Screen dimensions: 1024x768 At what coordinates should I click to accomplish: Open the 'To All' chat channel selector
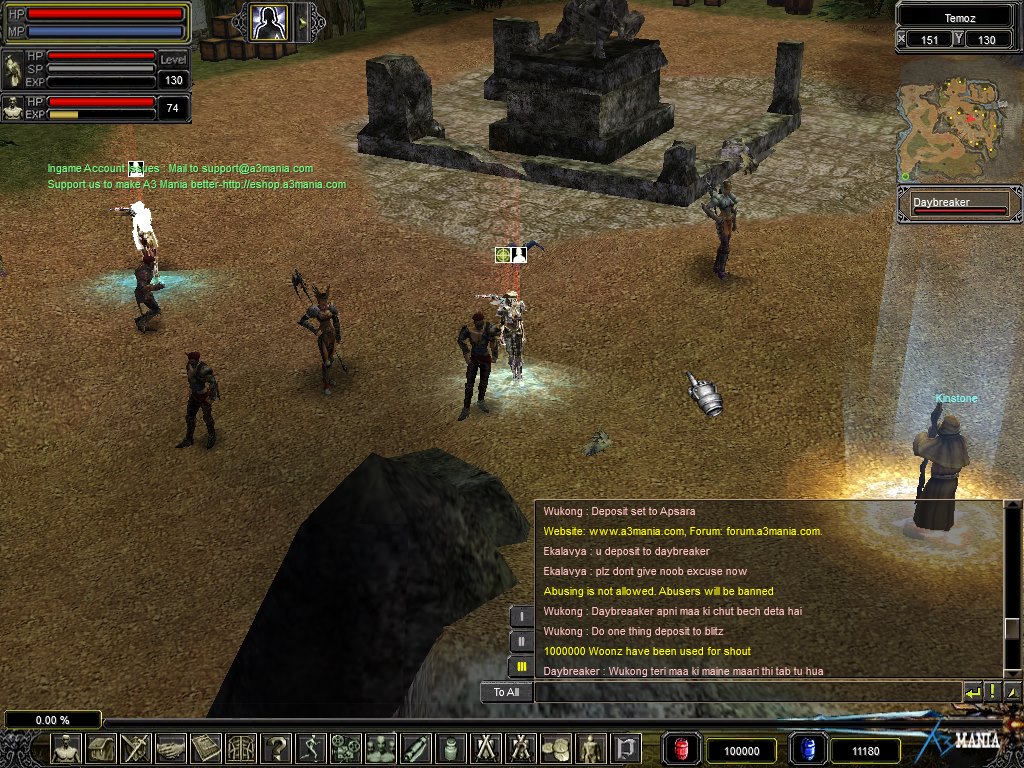[506, 691]
